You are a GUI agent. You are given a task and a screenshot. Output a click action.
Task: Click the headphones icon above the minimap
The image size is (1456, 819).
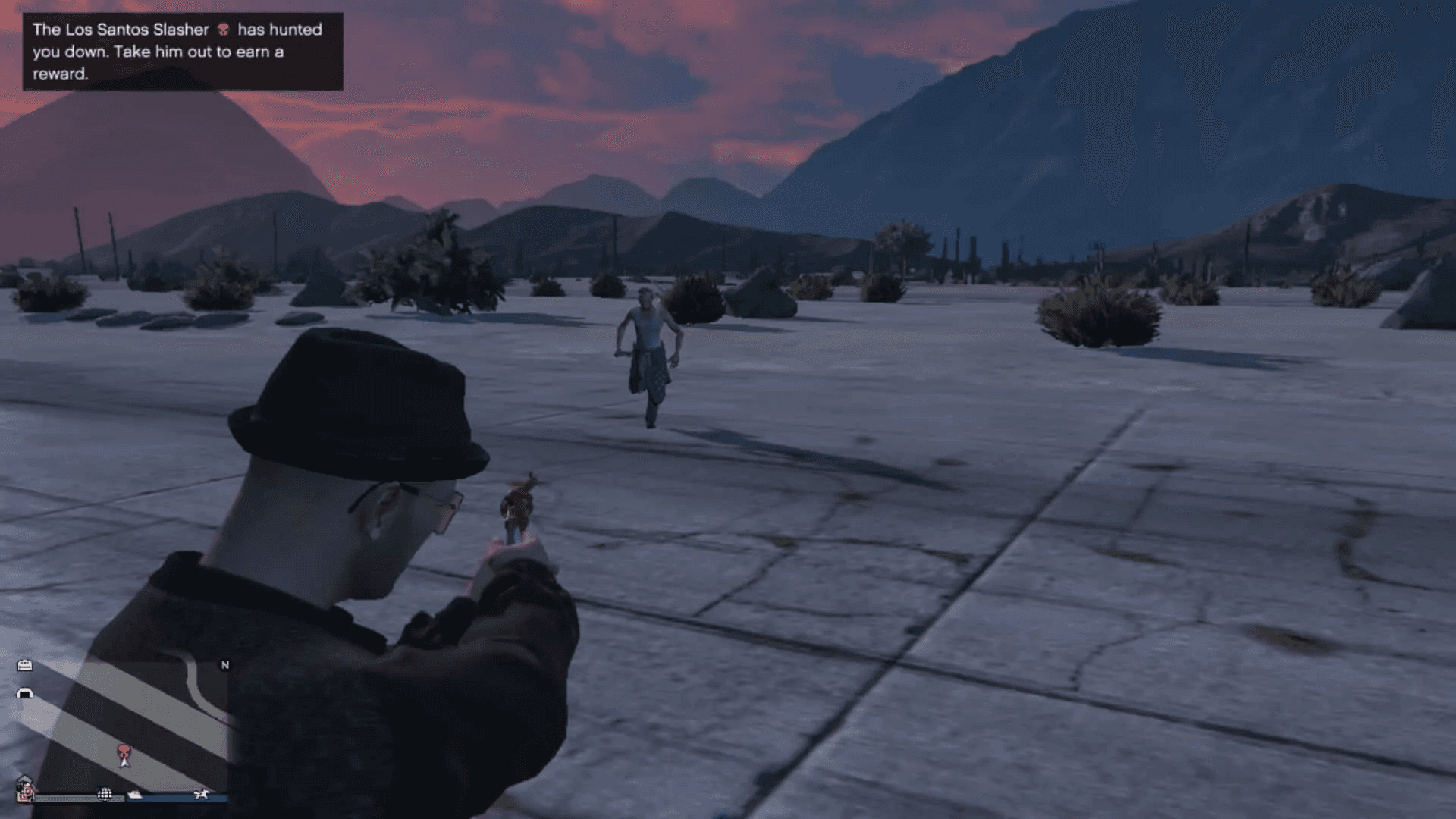tap(26, 693)
